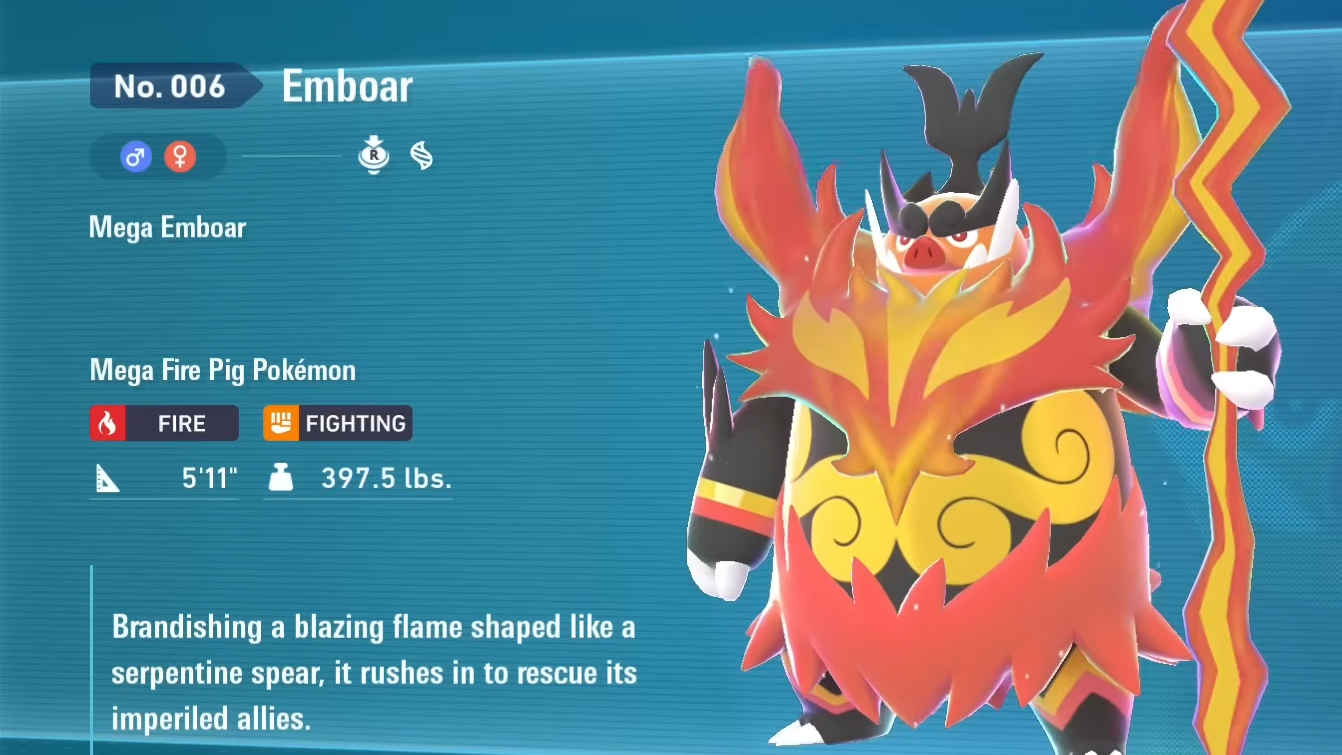
Task: Click the FIGHTING type badge
Action: (338, 423)
